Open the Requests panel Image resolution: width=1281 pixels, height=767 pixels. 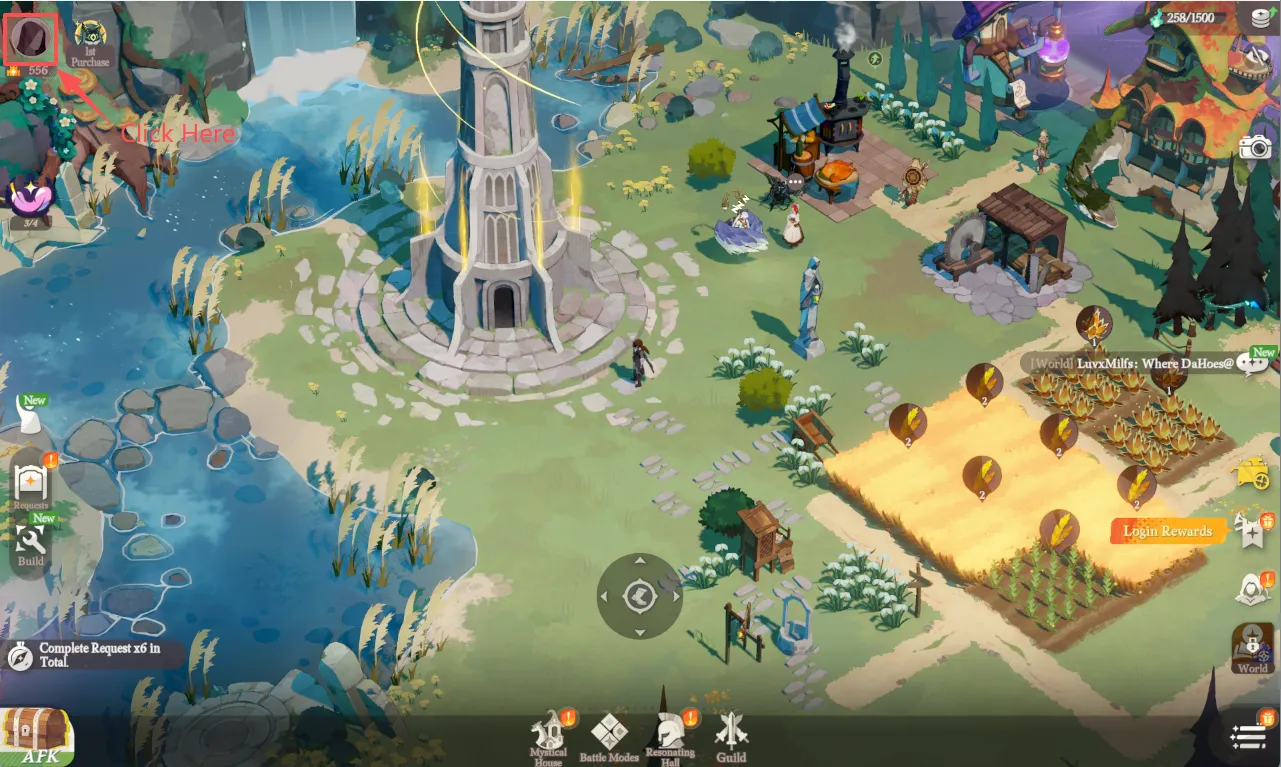(x=30, y=484)
